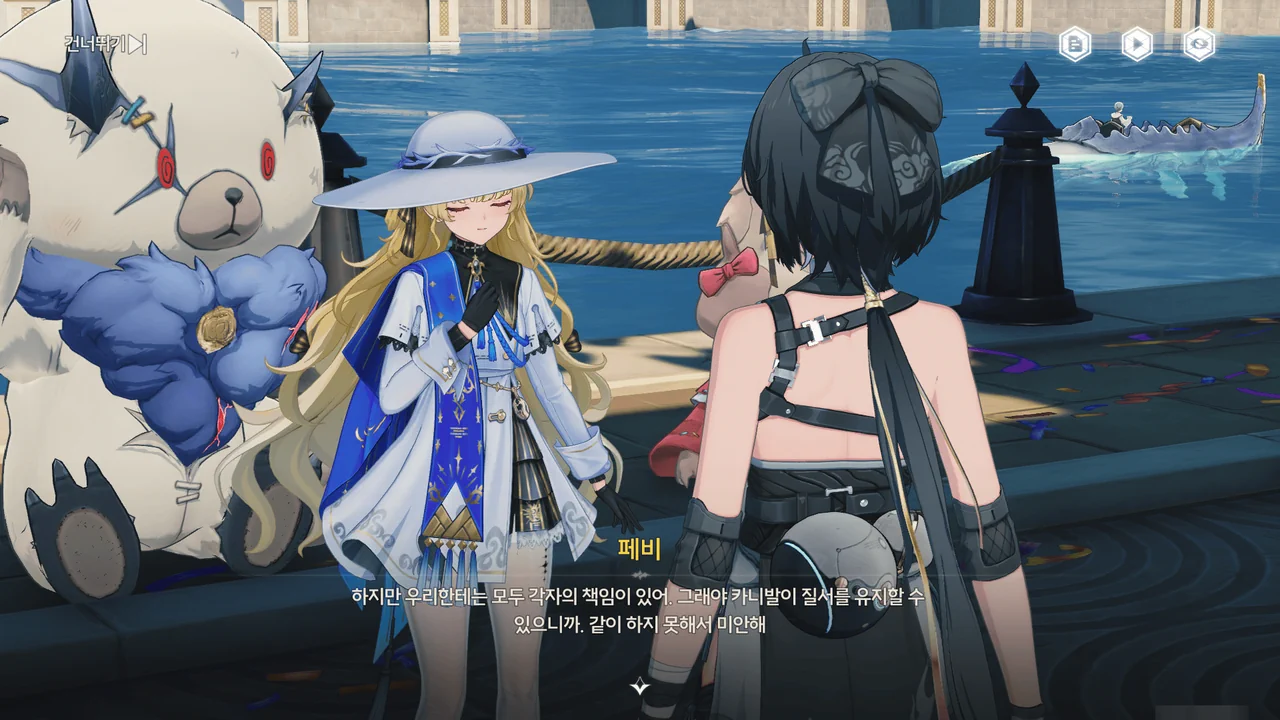Advance dialogue via the diamond continue arrow
Viewport: 1280px width, 720px height.
click(640, 687)
